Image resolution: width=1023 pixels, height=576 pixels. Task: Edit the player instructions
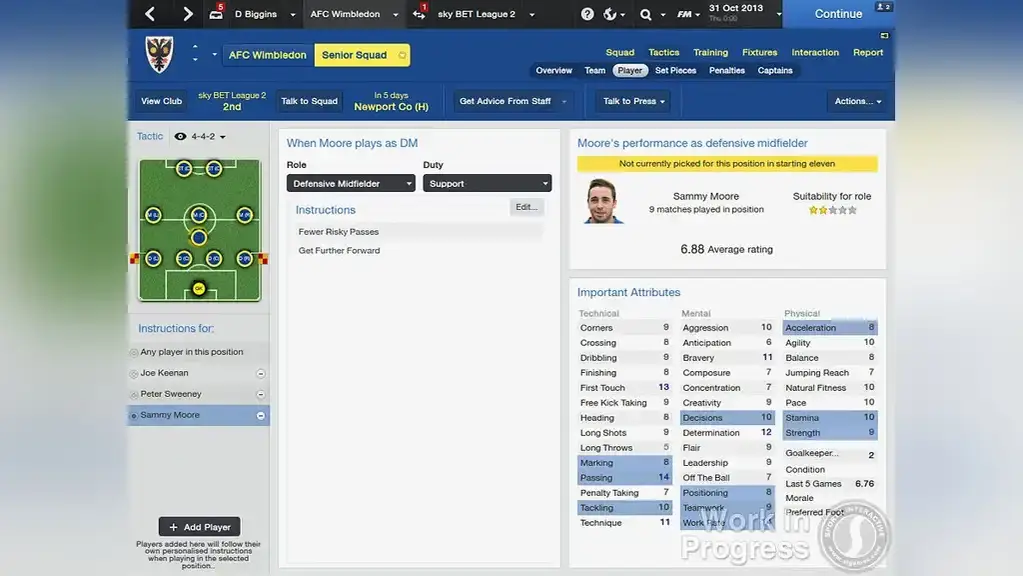click(526, 207)
